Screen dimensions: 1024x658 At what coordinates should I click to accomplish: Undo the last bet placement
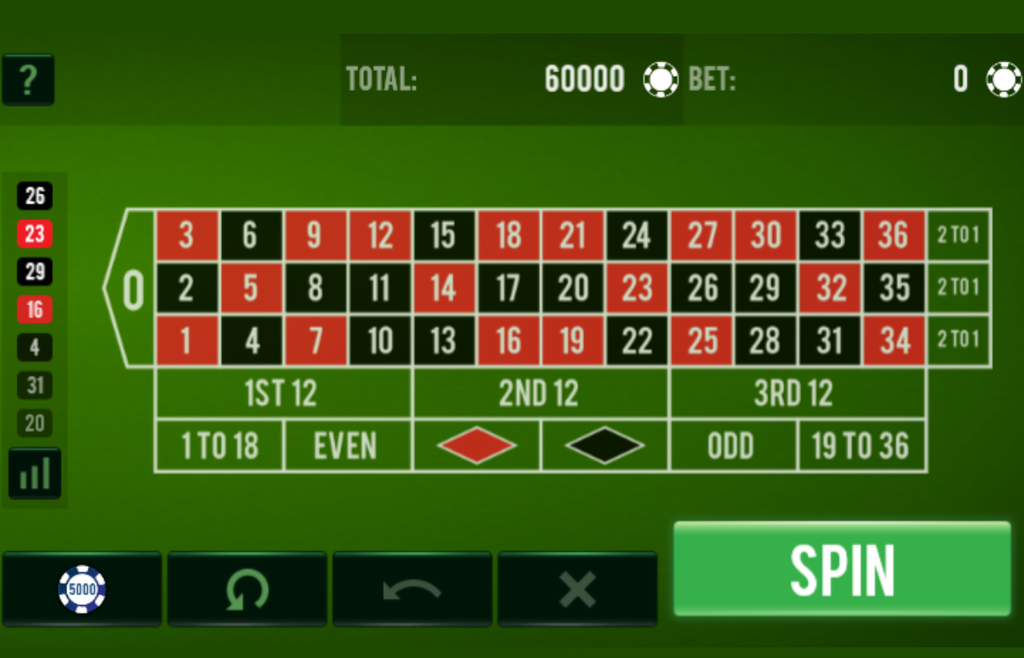click(412, 589)
